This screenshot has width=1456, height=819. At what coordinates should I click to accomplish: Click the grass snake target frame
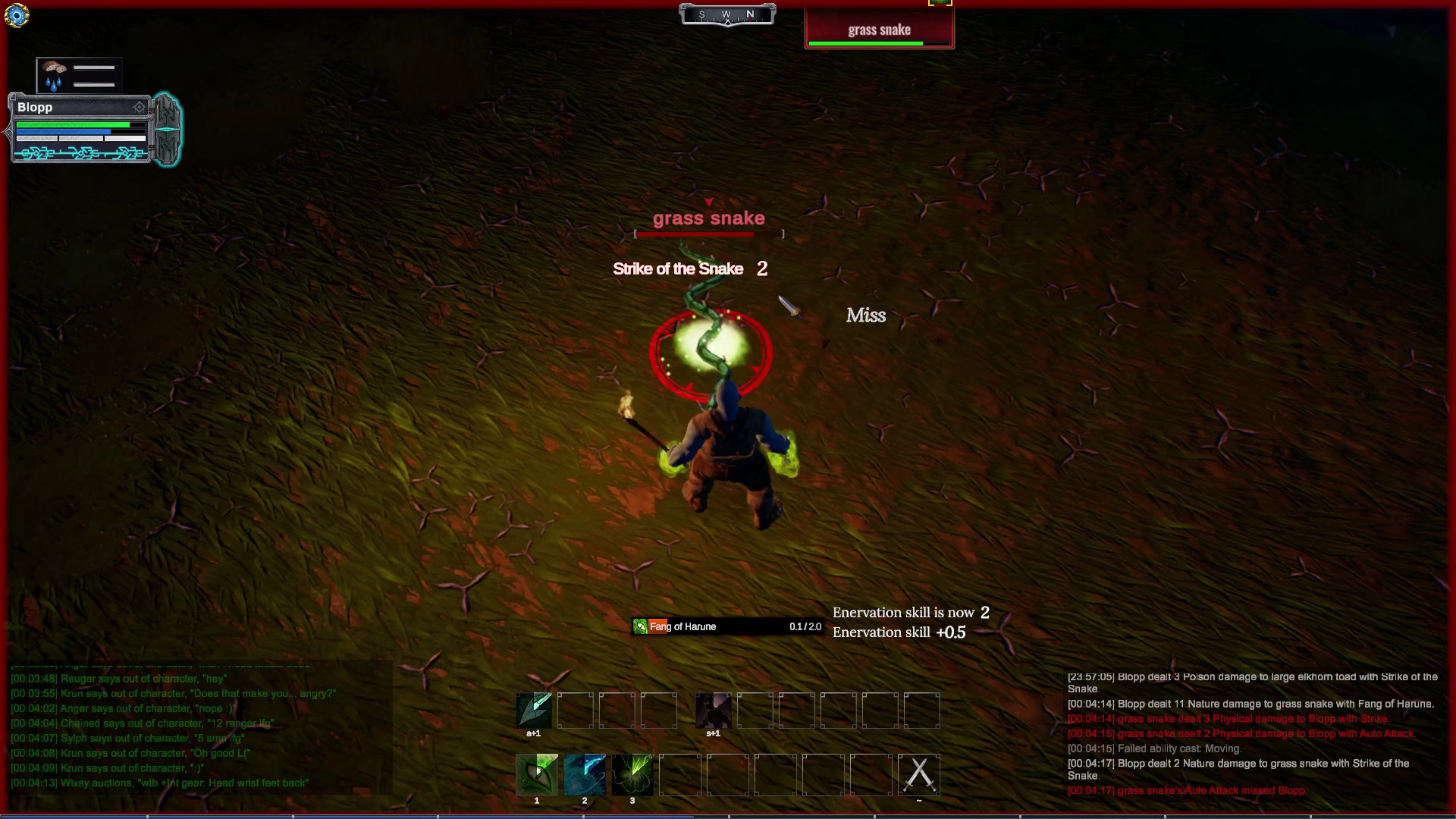coord(879,30)
